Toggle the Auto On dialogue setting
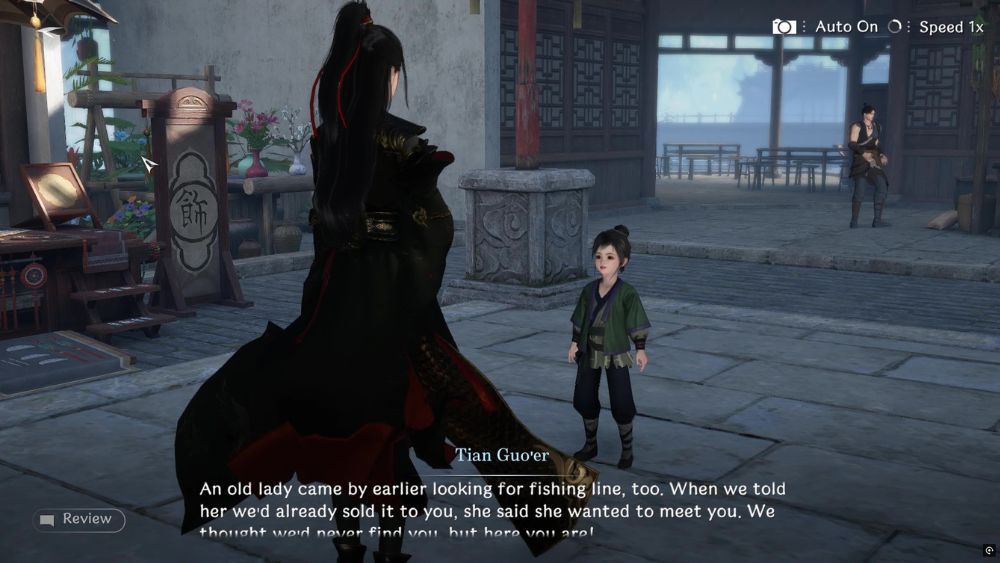 (x=845, y=27)
